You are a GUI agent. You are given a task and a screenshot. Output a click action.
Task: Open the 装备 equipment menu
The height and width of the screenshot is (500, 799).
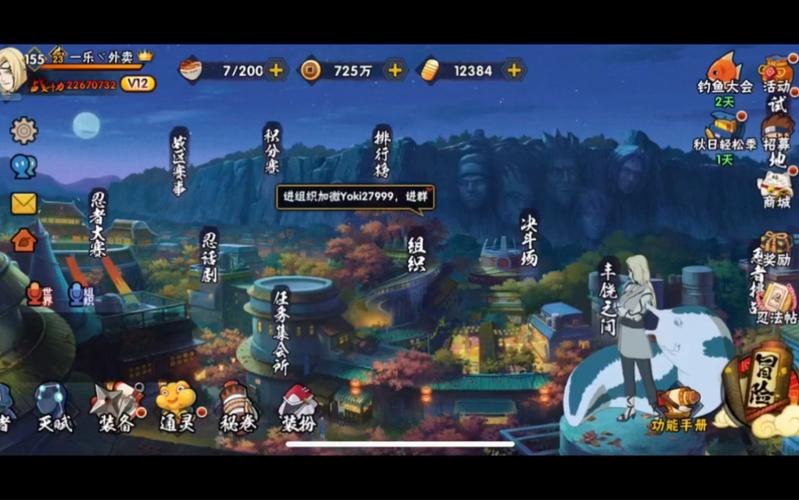point(114,405)
